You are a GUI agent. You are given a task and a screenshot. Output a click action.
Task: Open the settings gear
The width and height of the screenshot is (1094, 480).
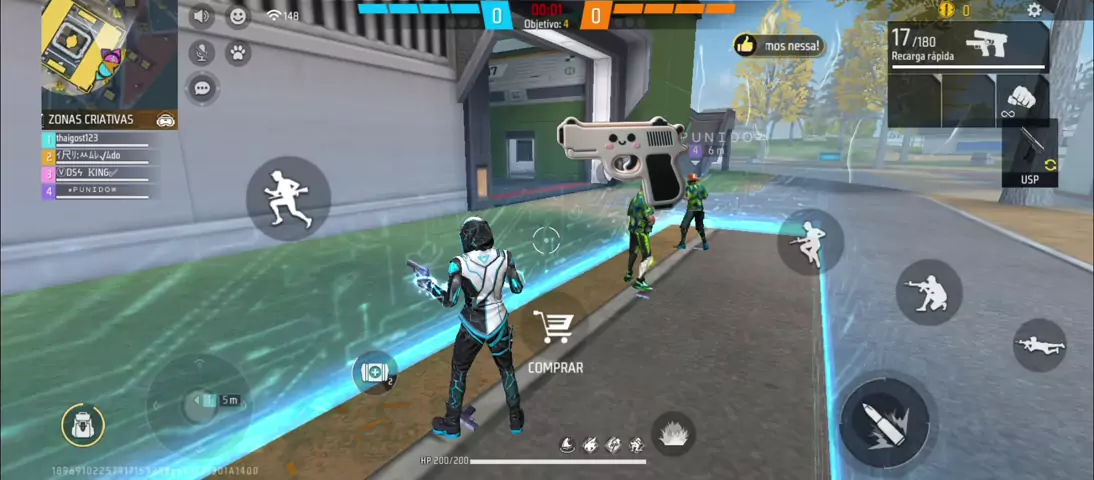tap(1034, 11)
